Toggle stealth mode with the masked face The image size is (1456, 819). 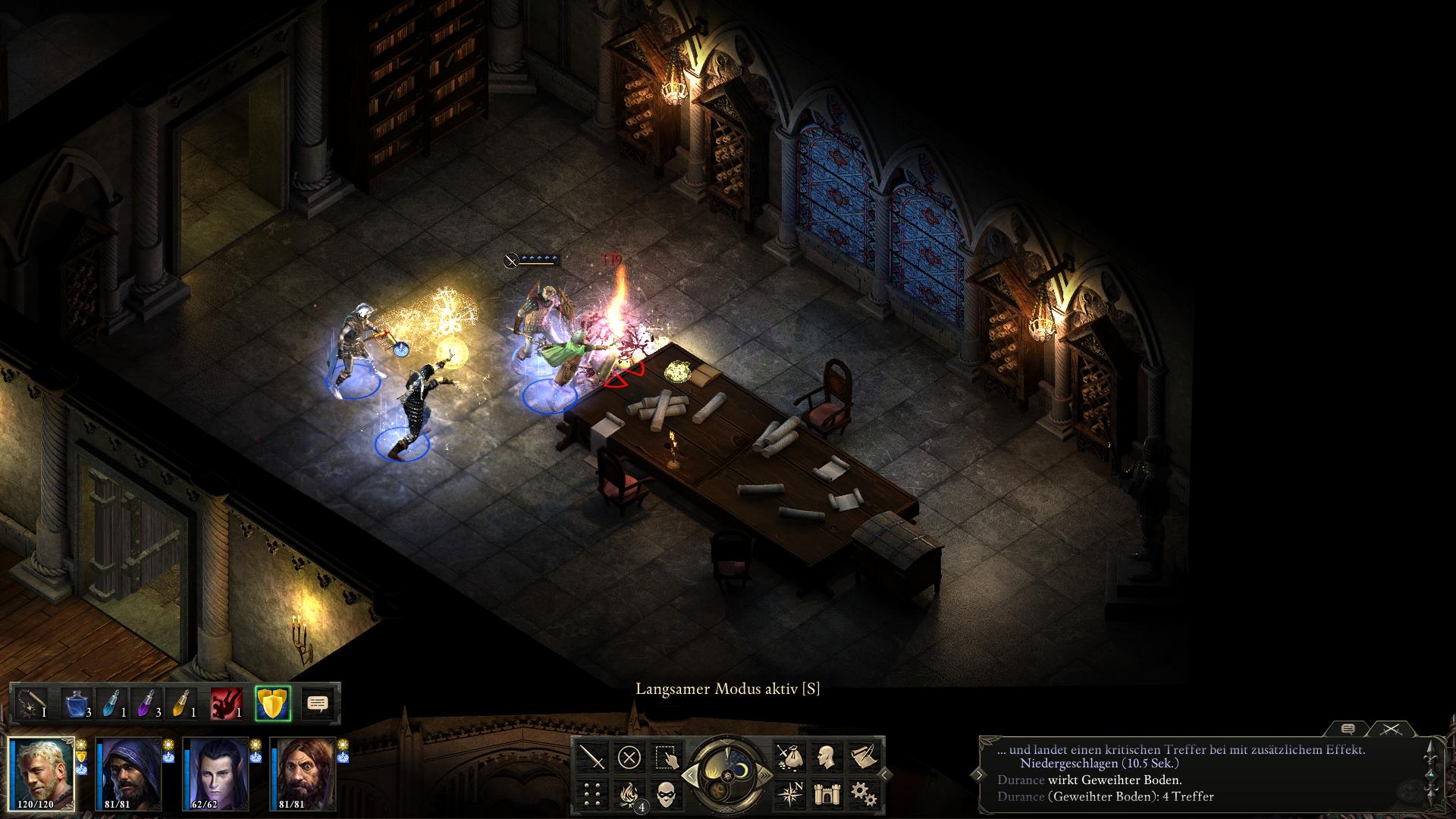(x=666, y=794)
